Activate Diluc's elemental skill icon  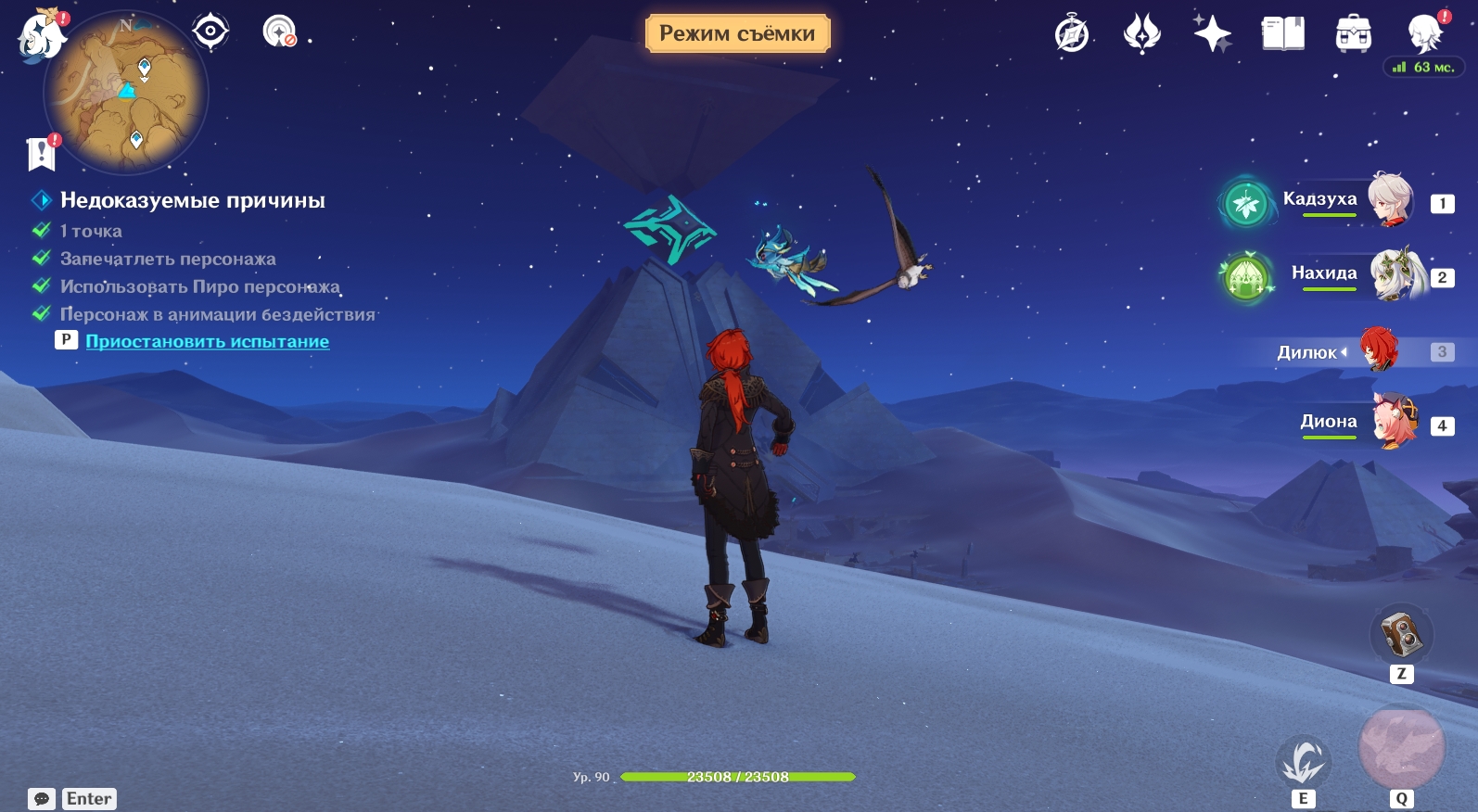(x=1303, y=762)
